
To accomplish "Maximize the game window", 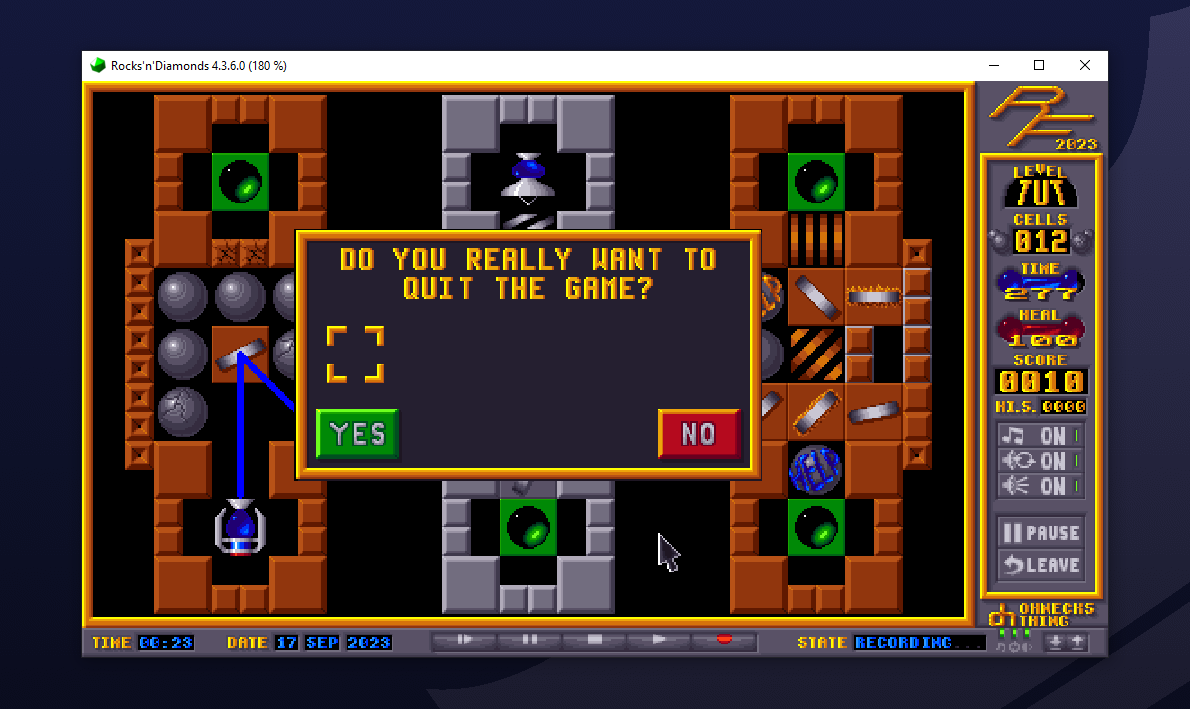I will (x=1039, y=65).
